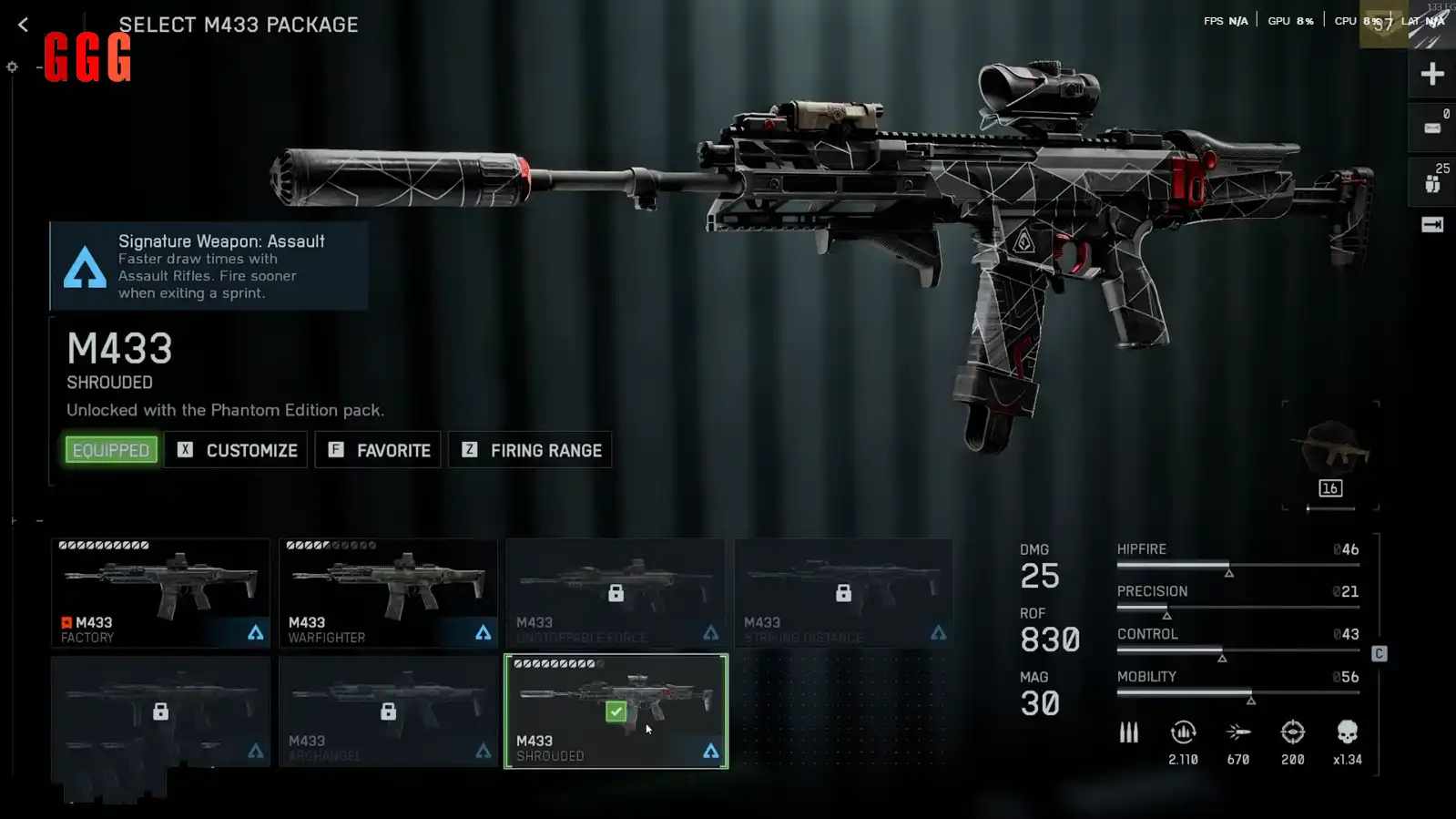The height and width of the screenshot is (819, 1456).
Task: Open the Signature Weapon: Assault info panel
Action: pyautogui.click(x=209, y=266)
